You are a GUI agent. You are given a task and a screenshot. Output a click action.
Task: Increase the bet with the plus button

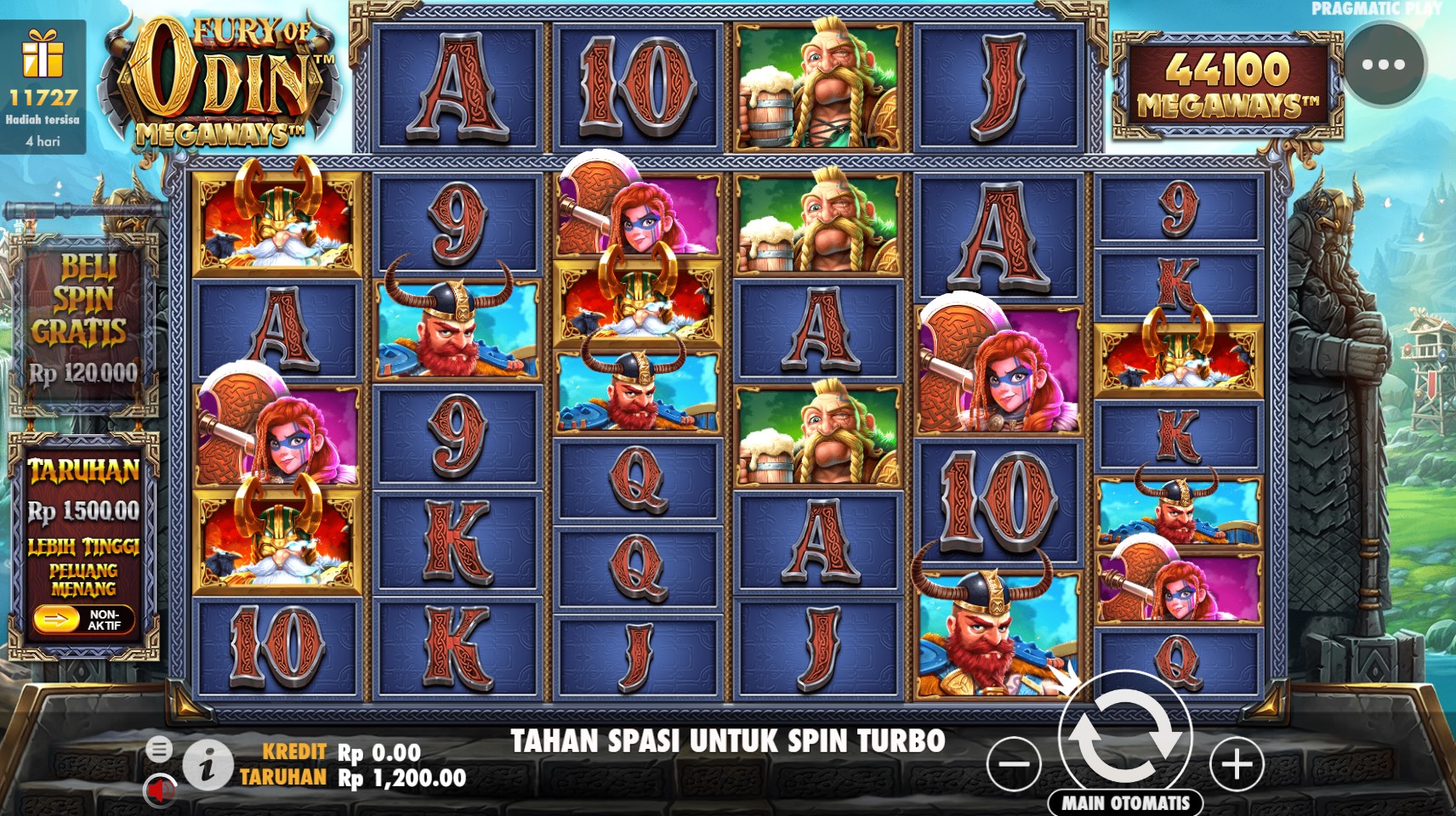point(1237,763)
